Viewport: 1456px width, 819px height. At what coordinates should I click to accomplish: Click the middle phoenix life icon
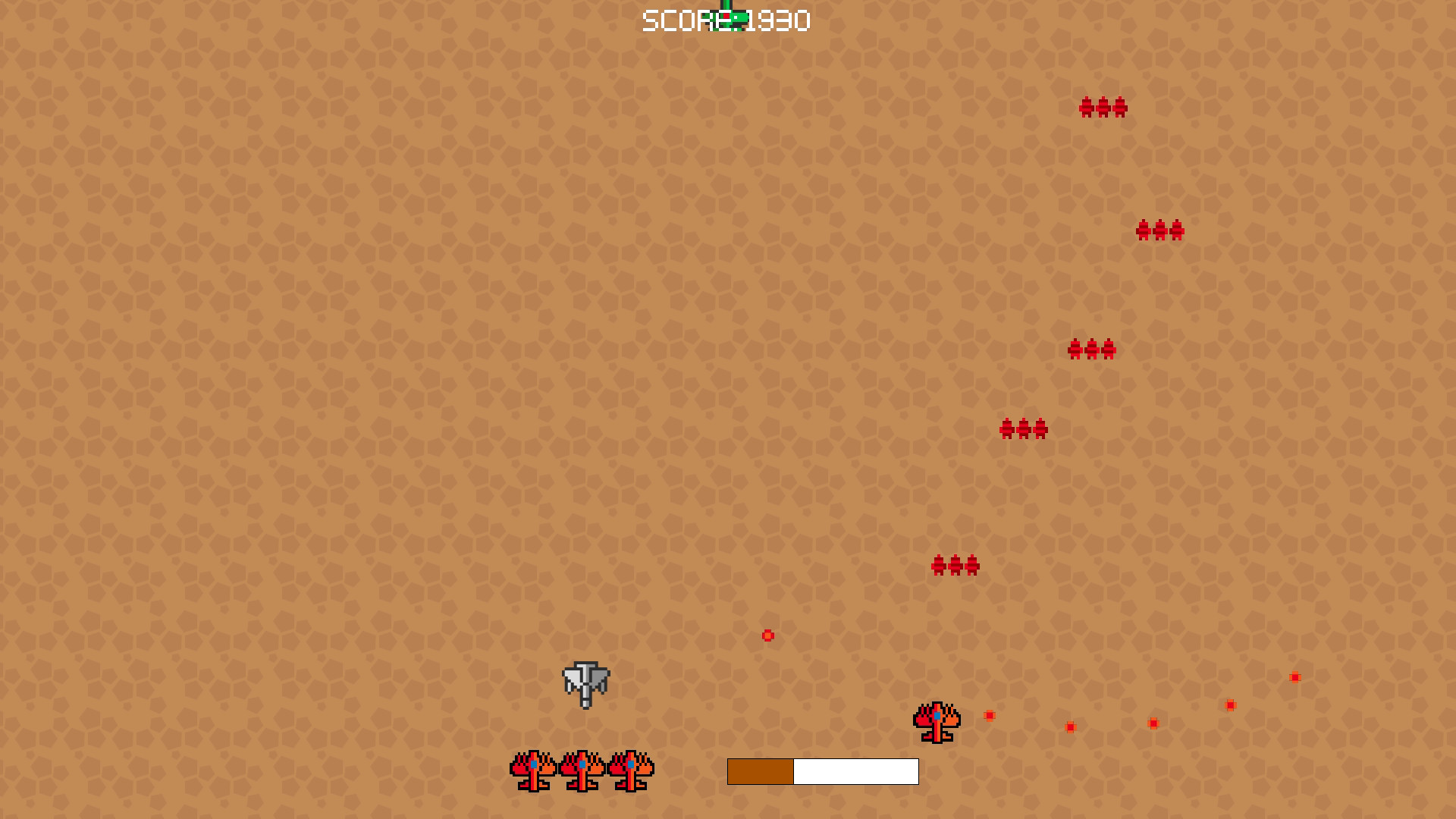[x=582, y=772]
